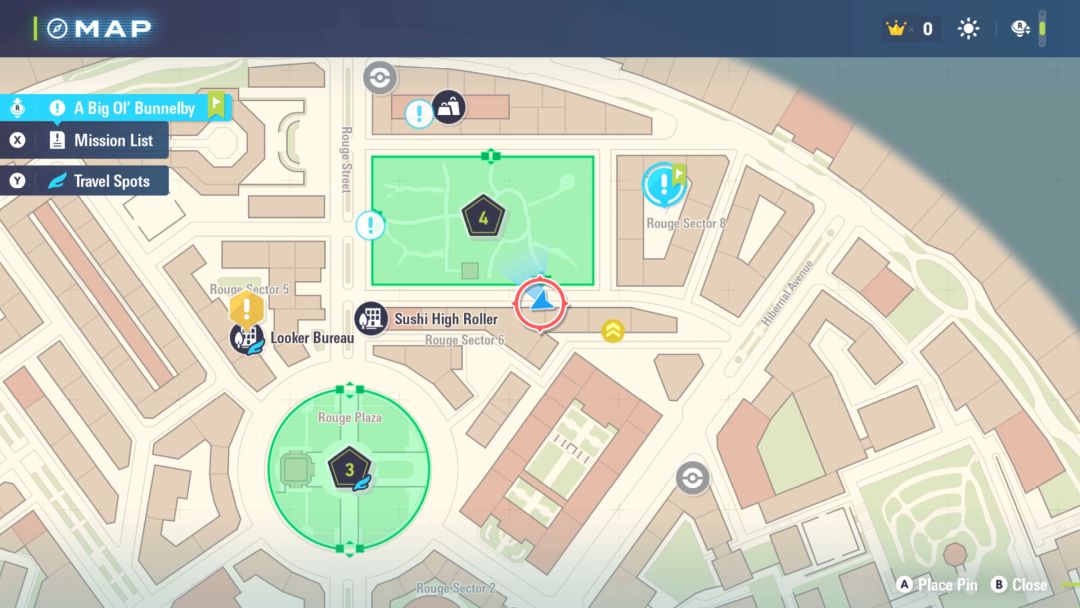Screen dimensions: 1080x608
Task: Select the Pokémon Center marker below Hibernal Avenue
Action: [x=692, y=478]
